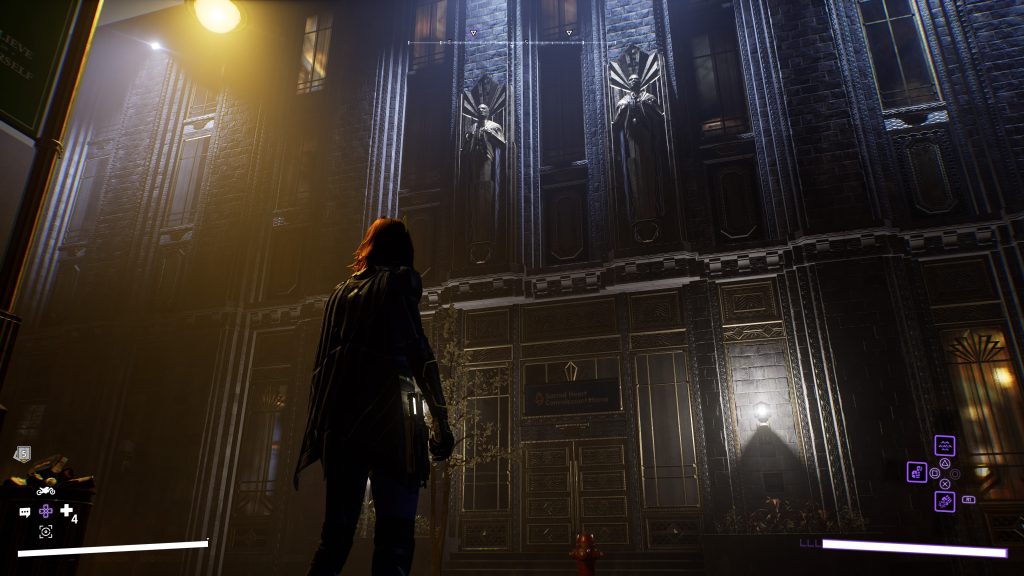The width and height of the screenshot is (1024, 576).
Task: Select the ability icon below the cross glyph
Action: click(944, 501)
